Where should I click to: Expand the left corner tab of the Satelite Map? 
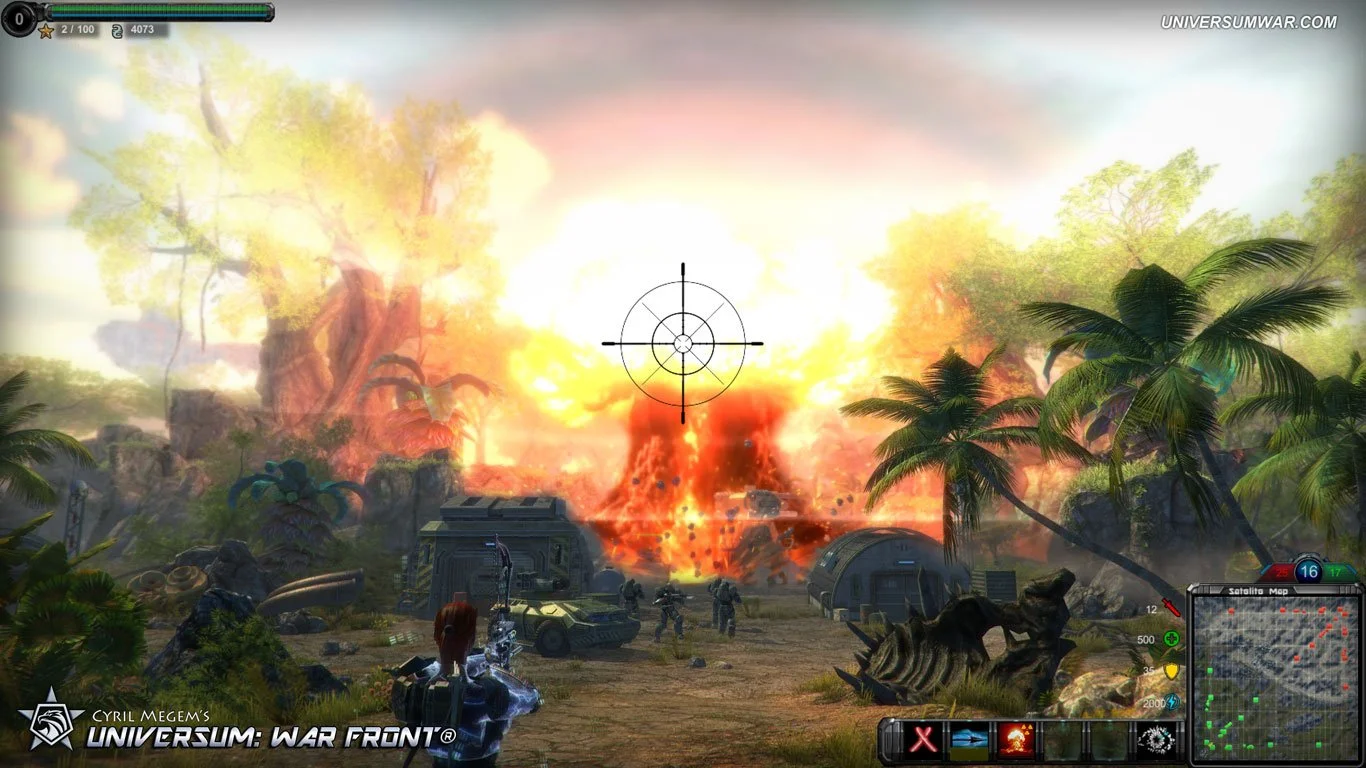point(1192,588)
